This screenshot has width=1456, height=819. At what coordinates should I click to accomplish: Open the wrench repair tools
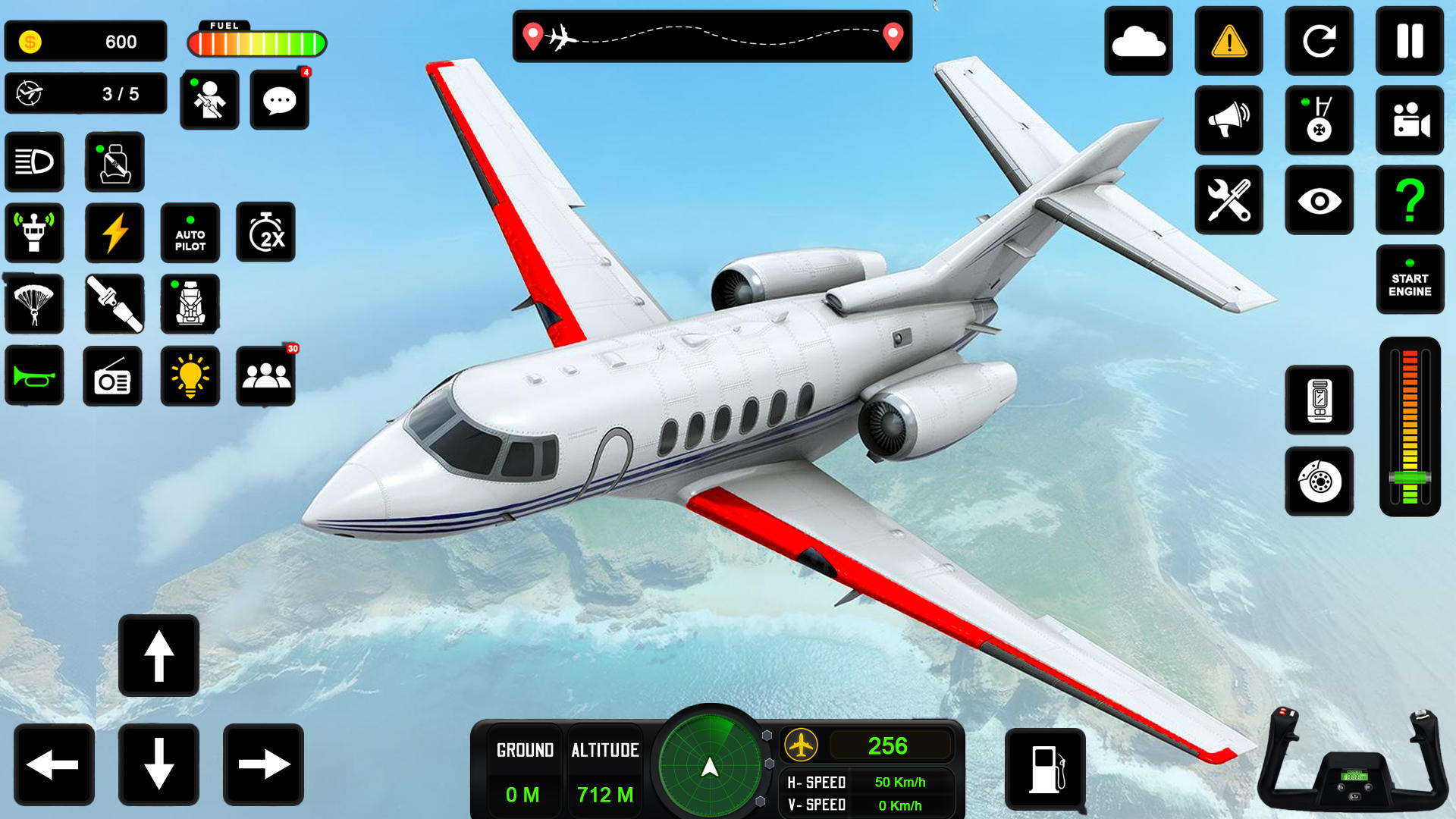pyautogui.click(x=1228, y=199)
